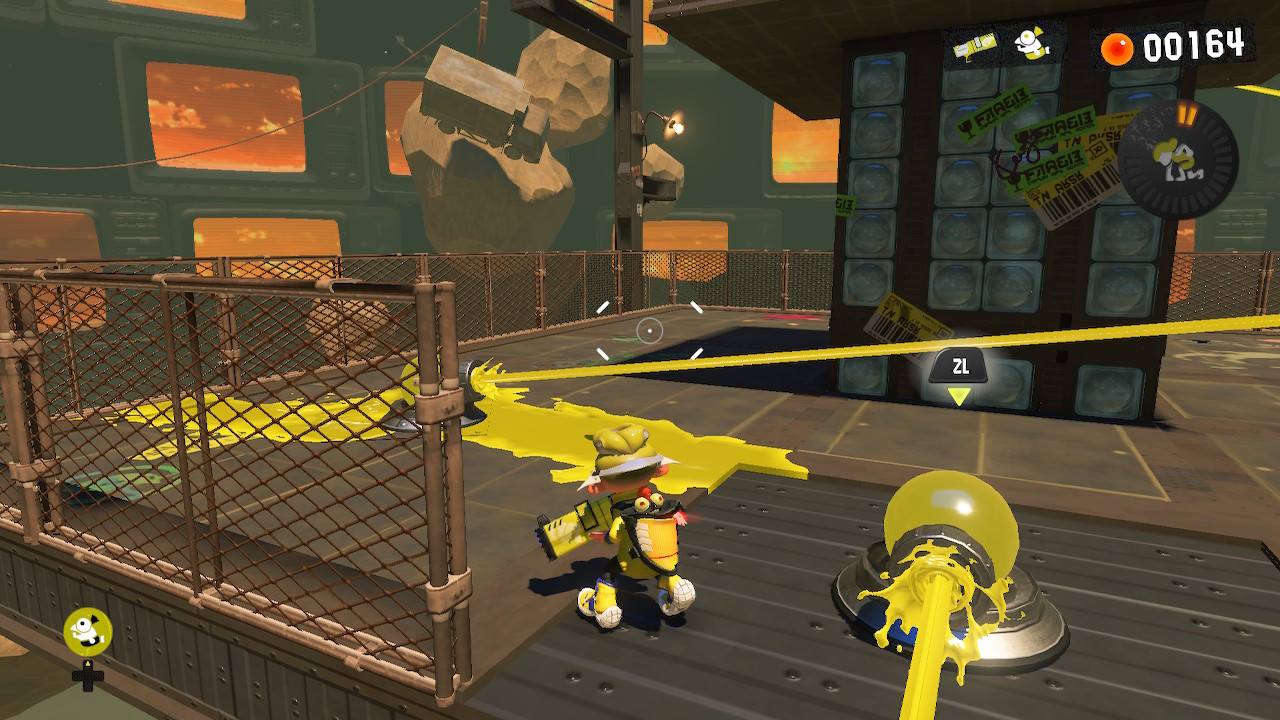Image resolution: width=1280 pixels, height=720 pixels.
Task: Click the orange flame marks on the Smallfry gauge
Action: [x=1186, y=115]
